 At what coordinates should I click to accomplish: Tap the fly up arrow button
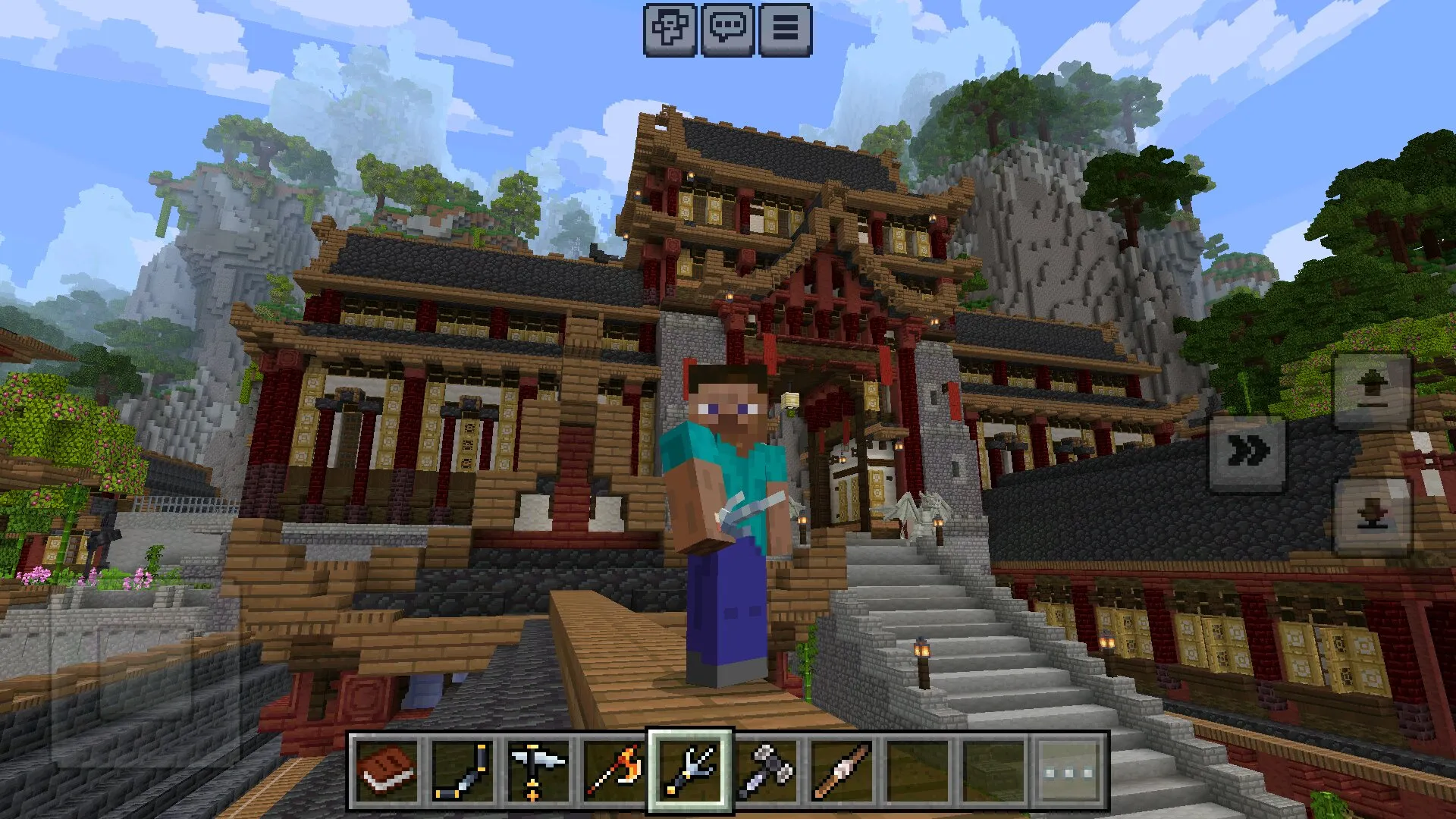click(x=1372, y=391)
